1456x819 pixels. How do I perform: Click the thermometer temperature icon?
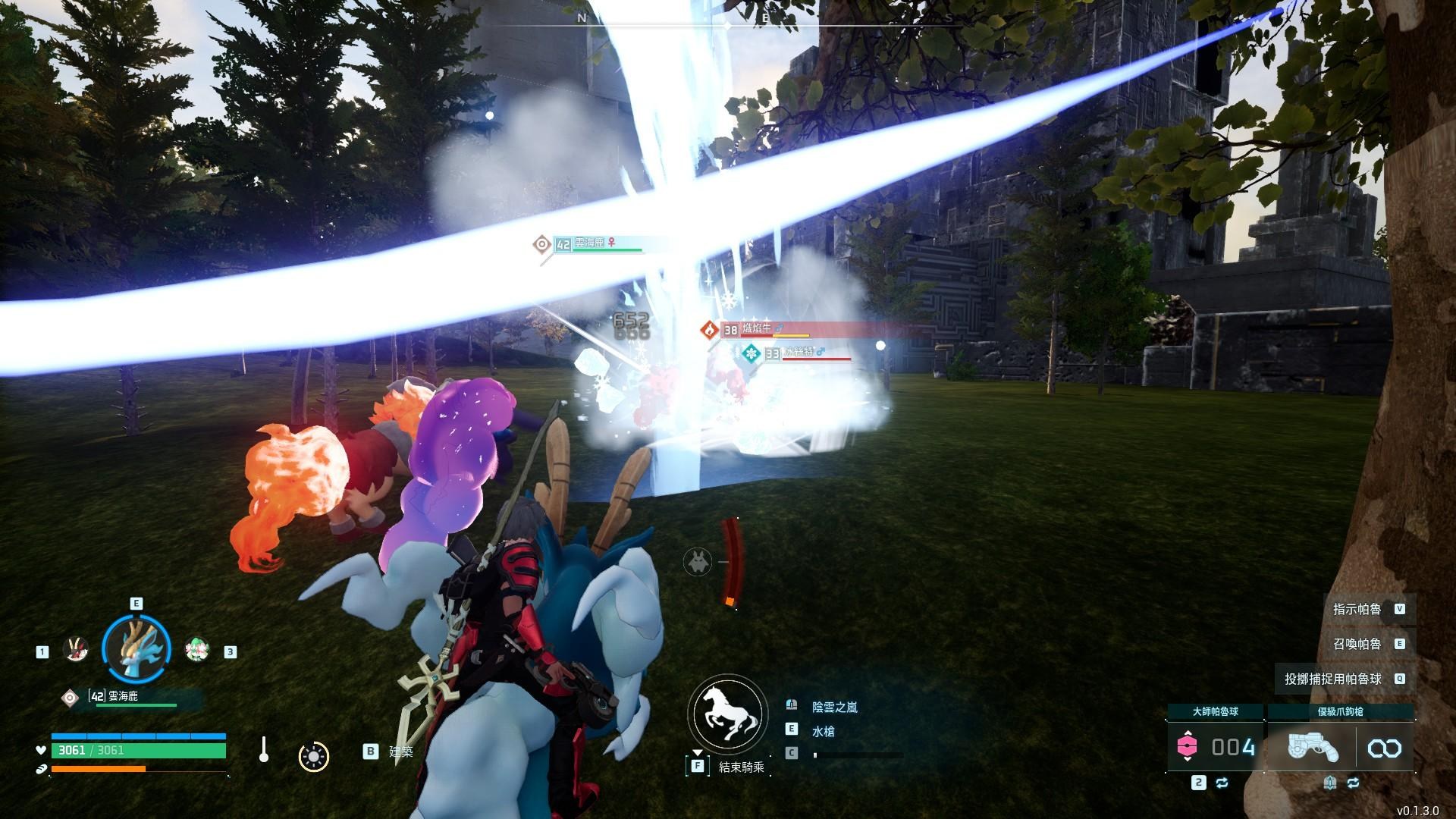coord(263,749)
